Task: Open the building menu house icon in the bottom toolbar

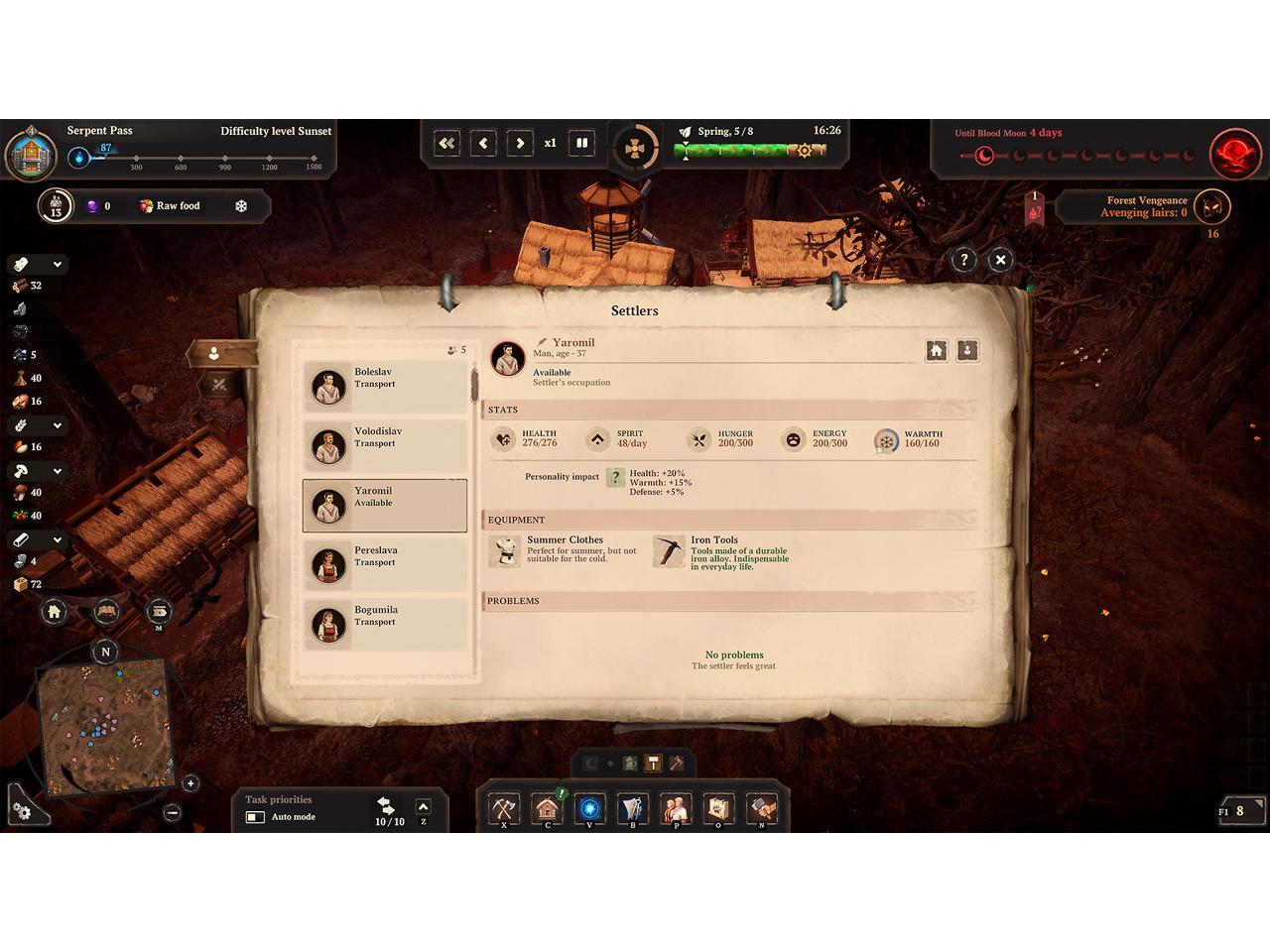Action: coord(547,808)
